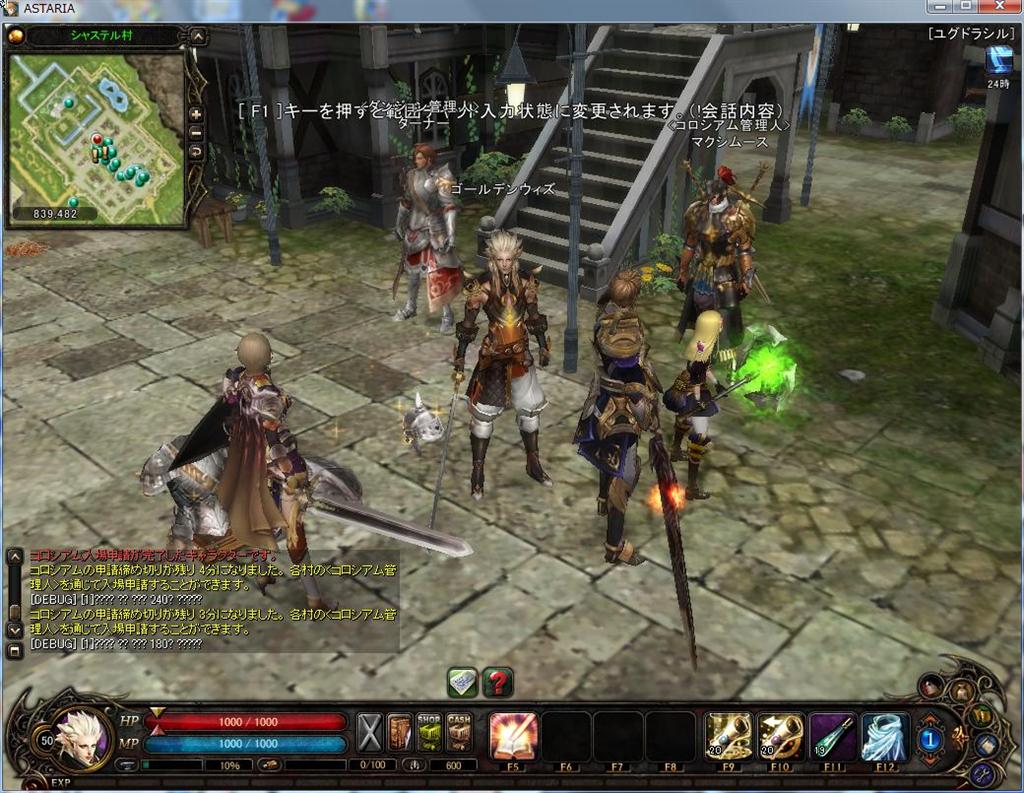Open the brown book icon beside SHOP
Viewport: 1024px width, 793px height.
coord(400,733)
